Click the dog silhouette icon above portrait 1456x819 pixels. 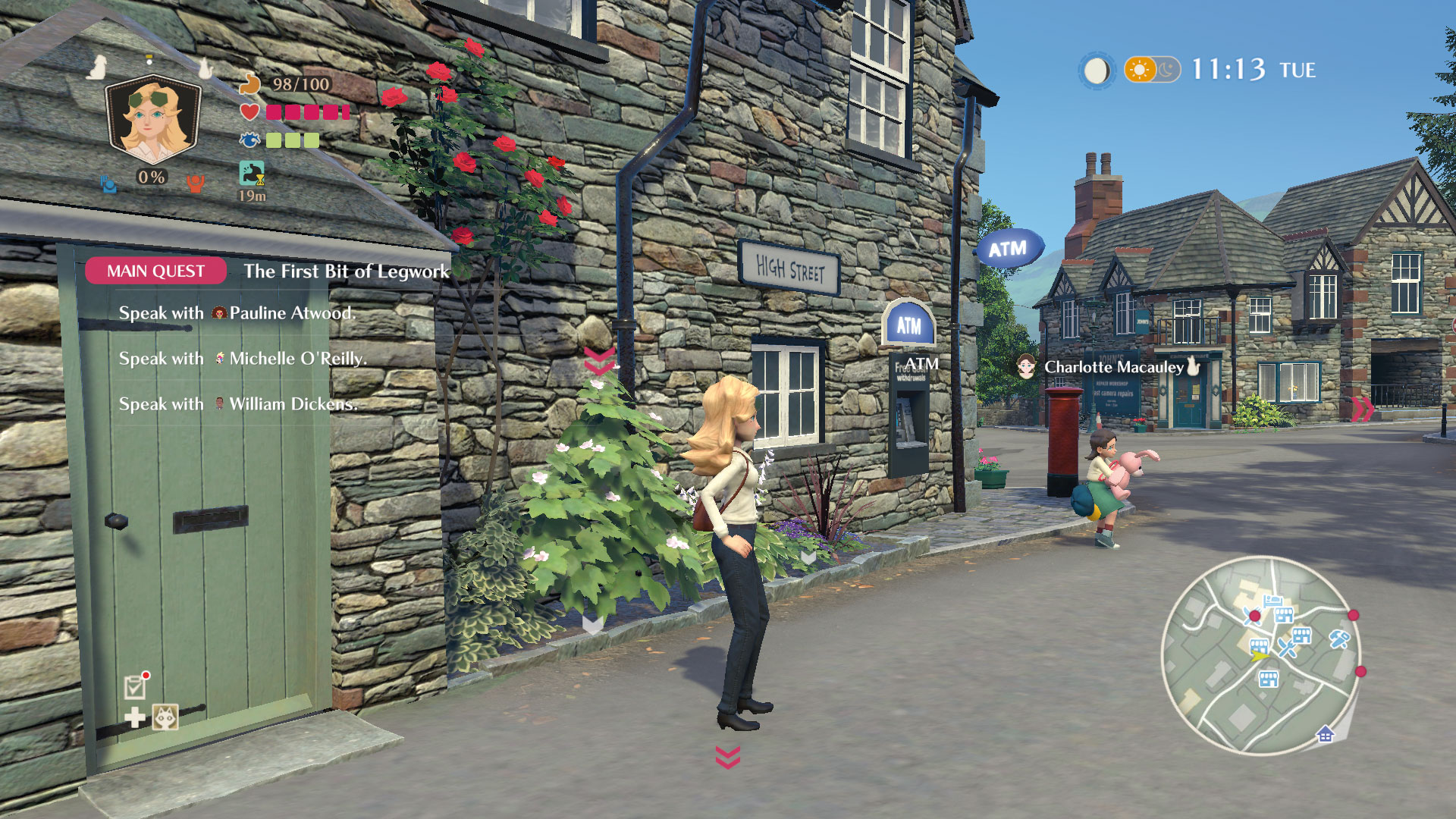coord(96,68)
